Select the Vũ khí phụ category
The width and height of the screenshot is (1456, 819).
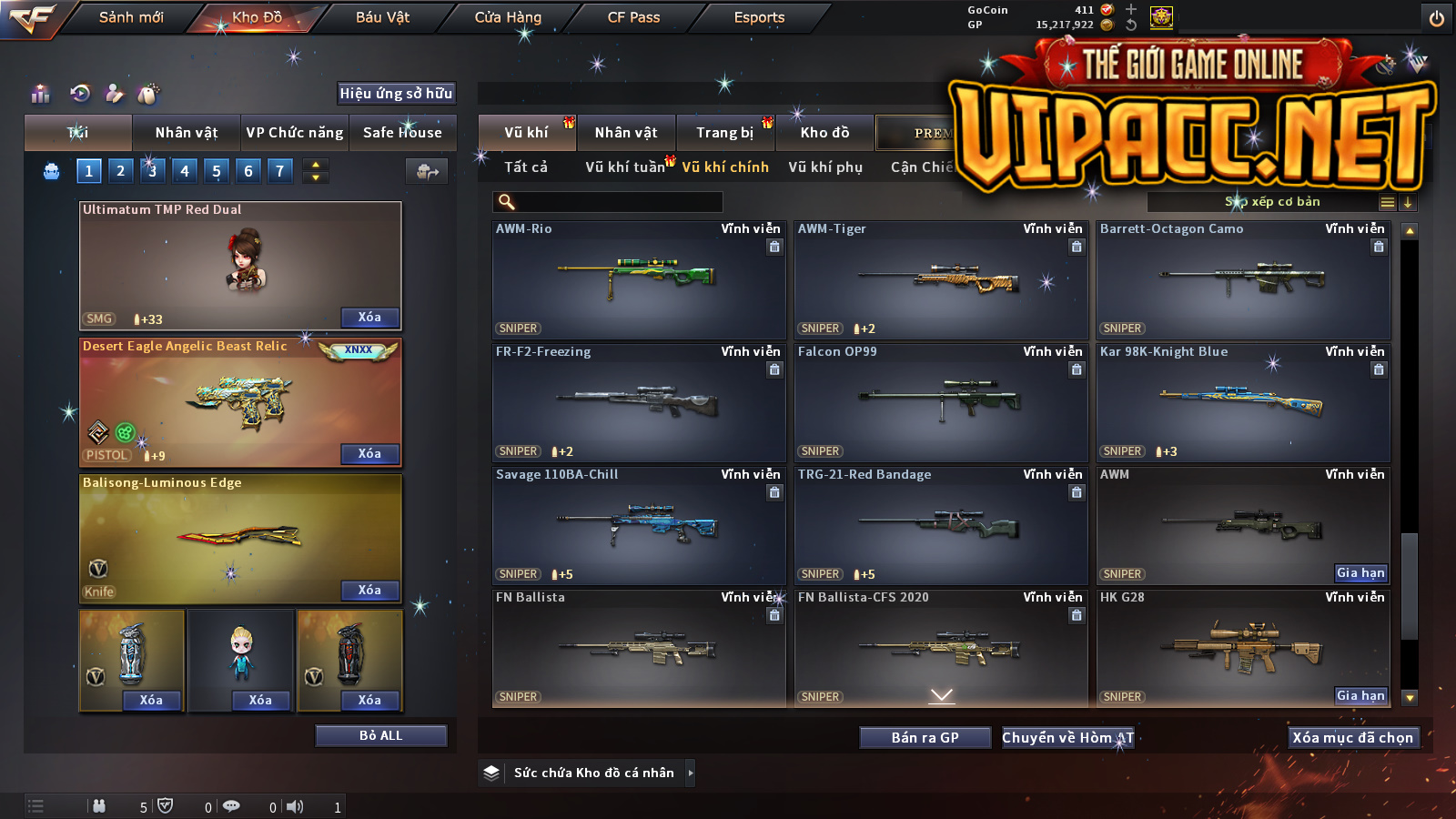coord(825,167)
